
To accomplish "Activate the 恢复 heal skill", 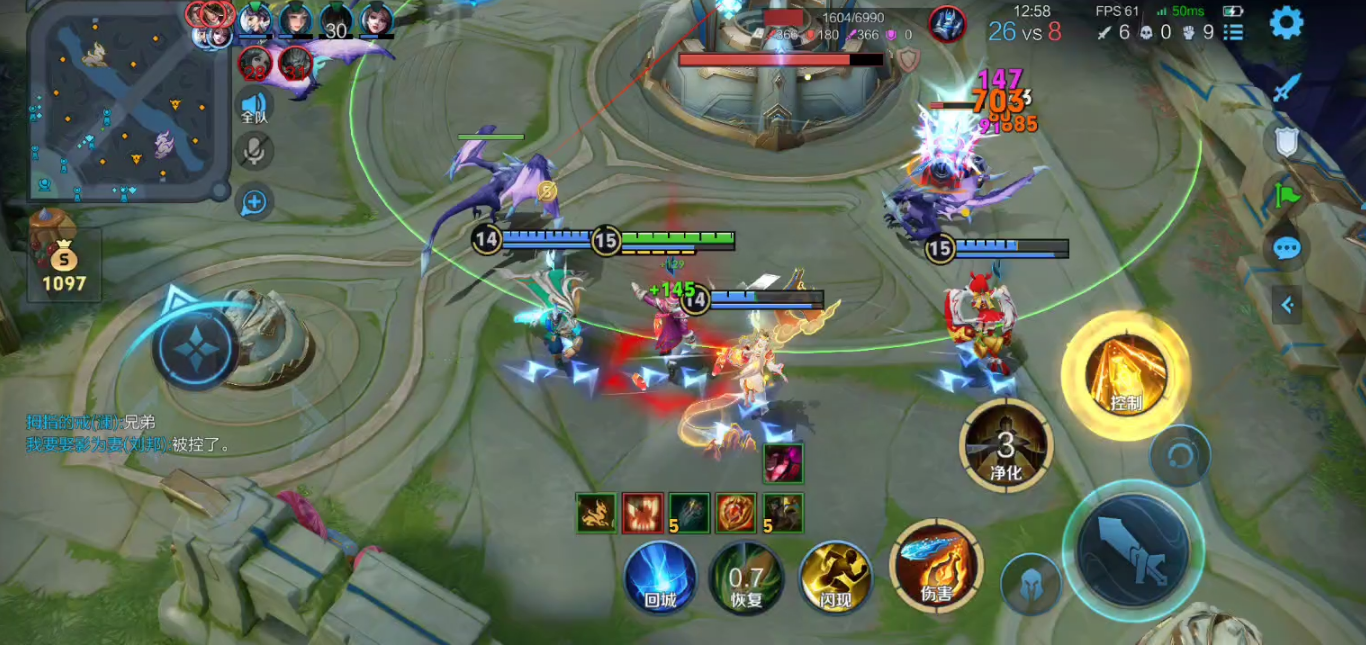I will click(746, 578).
